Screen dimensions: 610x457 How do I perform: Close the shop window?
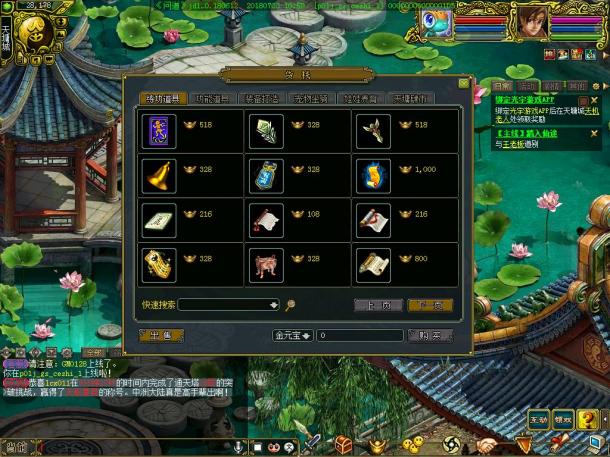463,84
